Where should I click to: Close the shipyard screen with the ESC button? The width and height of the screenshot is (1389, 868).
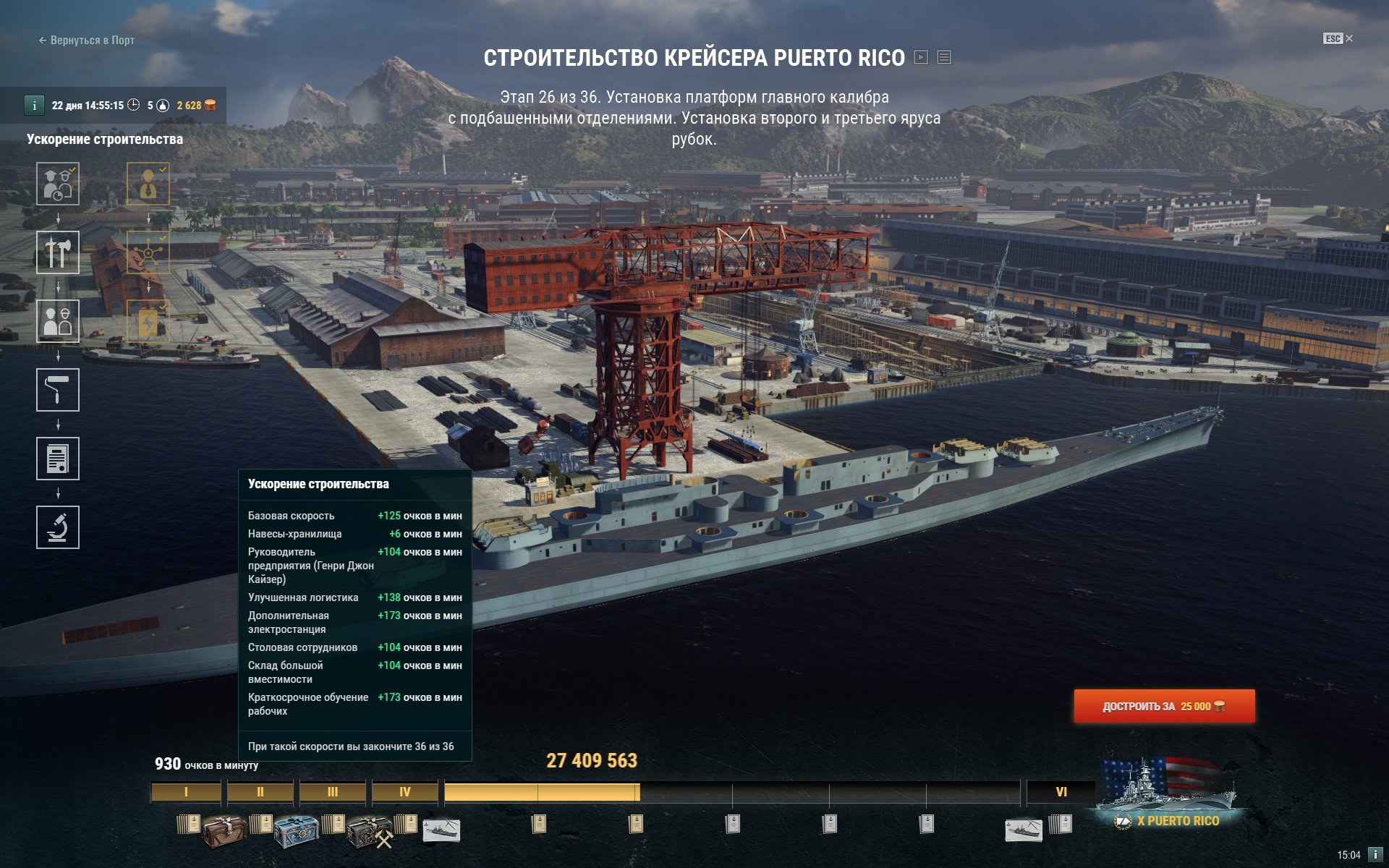pyautogui.click(x=1337, y=38)
